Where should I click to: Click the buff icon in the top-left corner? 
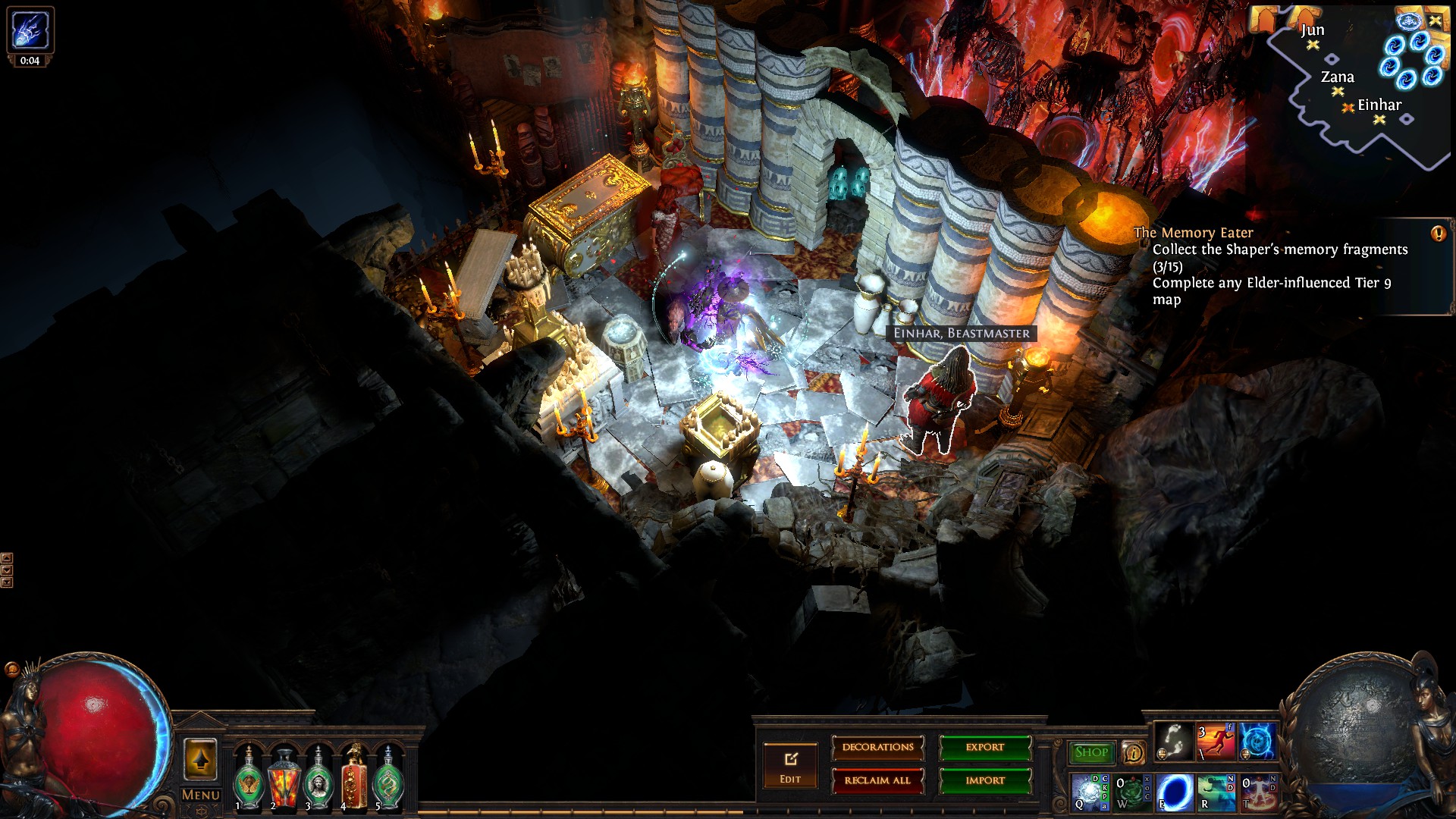click(30, 30)
